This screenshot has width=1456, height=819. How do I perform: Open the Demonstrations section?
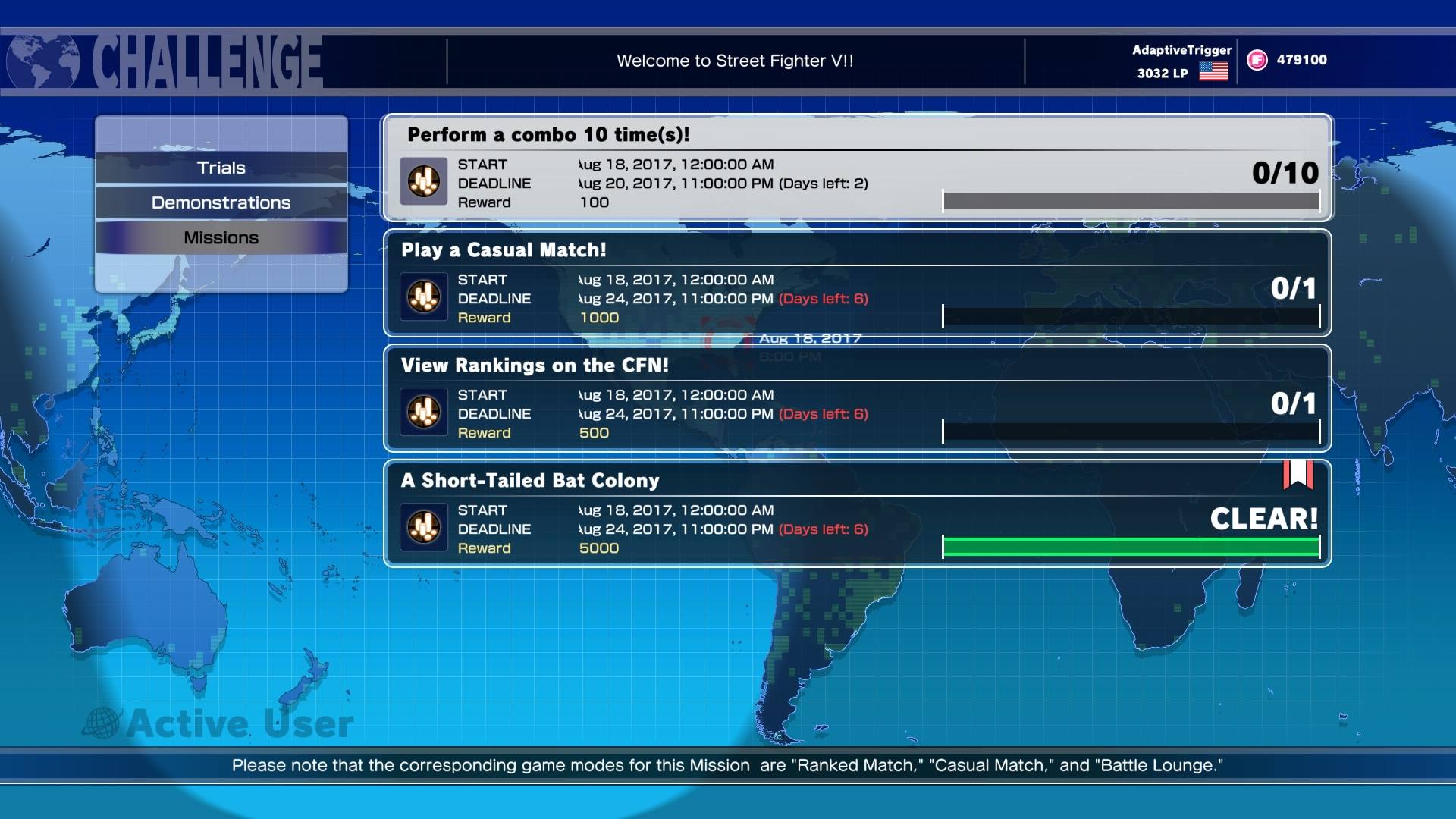pos(221,202)
